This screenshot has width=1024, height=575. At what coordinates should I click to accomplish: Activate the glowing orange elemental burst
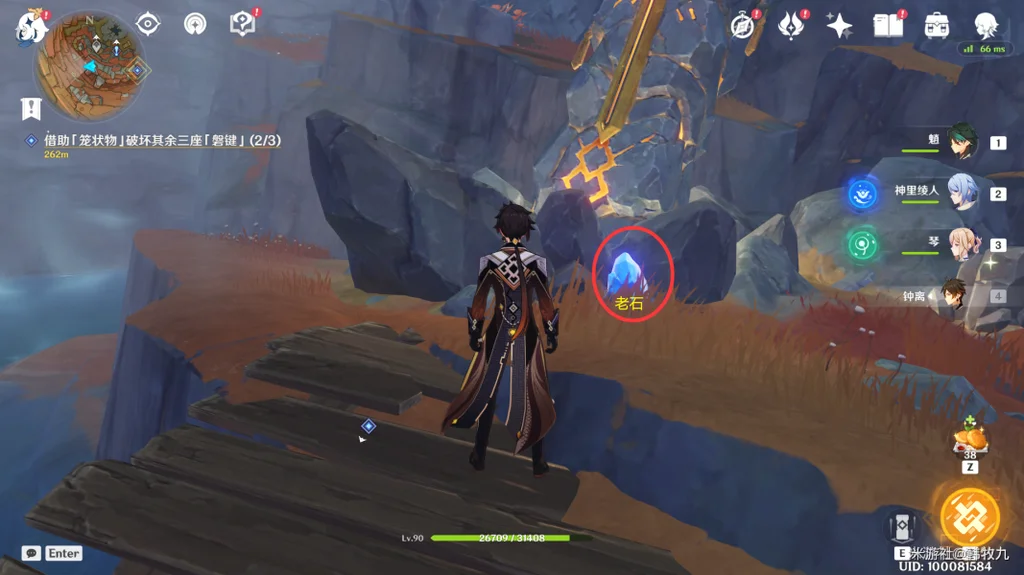[x=970, y=515]
